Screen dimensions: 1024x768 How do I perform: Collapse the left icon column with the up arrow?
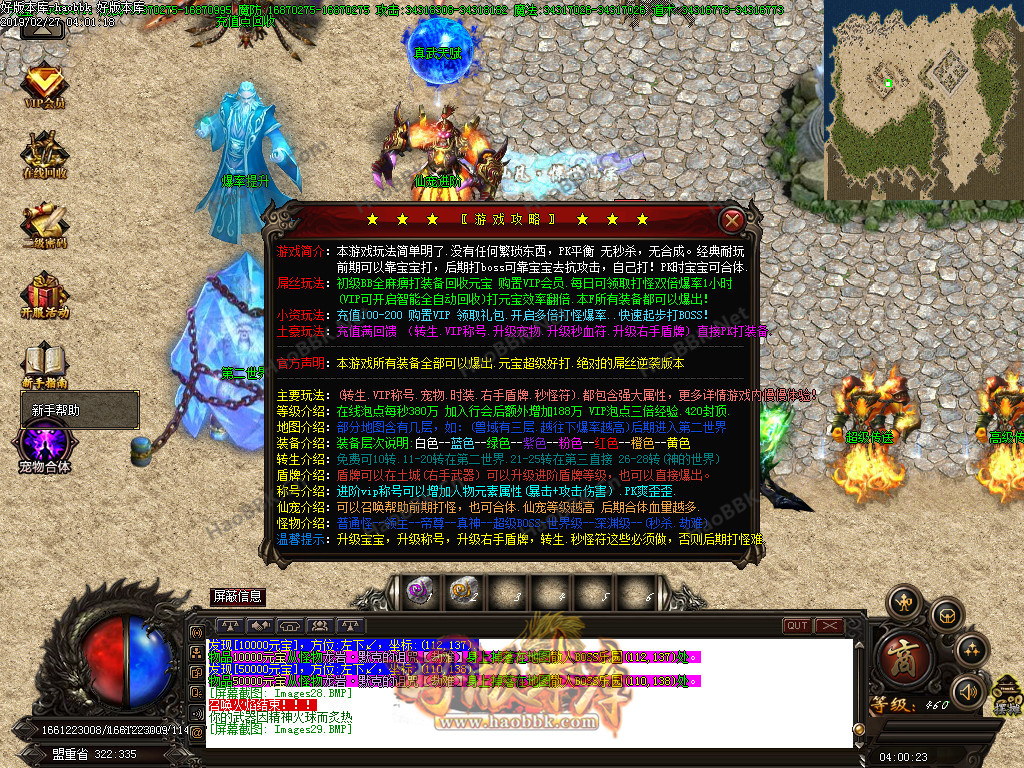(x=41, y=29)
